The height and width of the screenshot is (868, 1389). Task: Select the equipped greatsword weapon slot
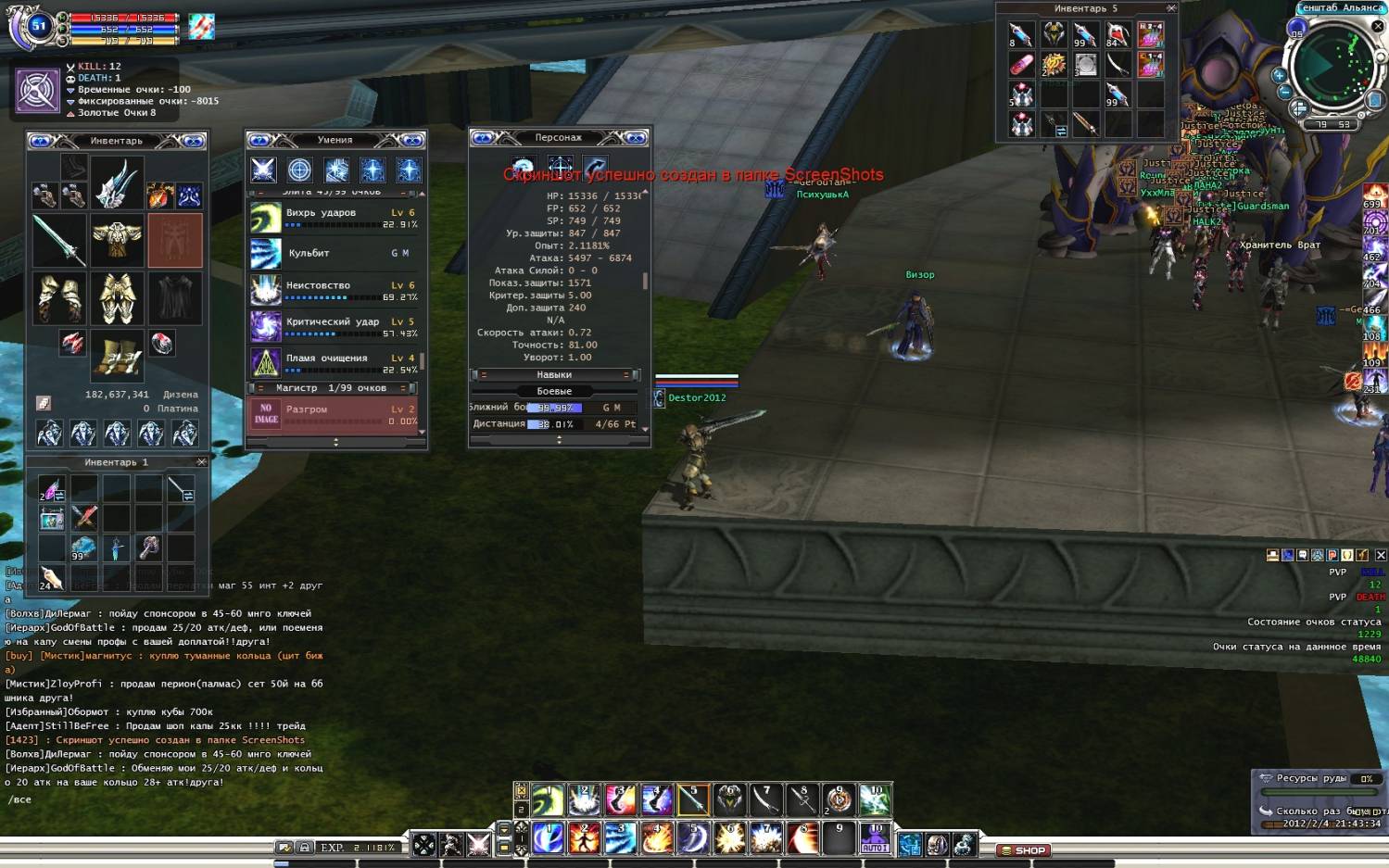click(x=59, y=240)
